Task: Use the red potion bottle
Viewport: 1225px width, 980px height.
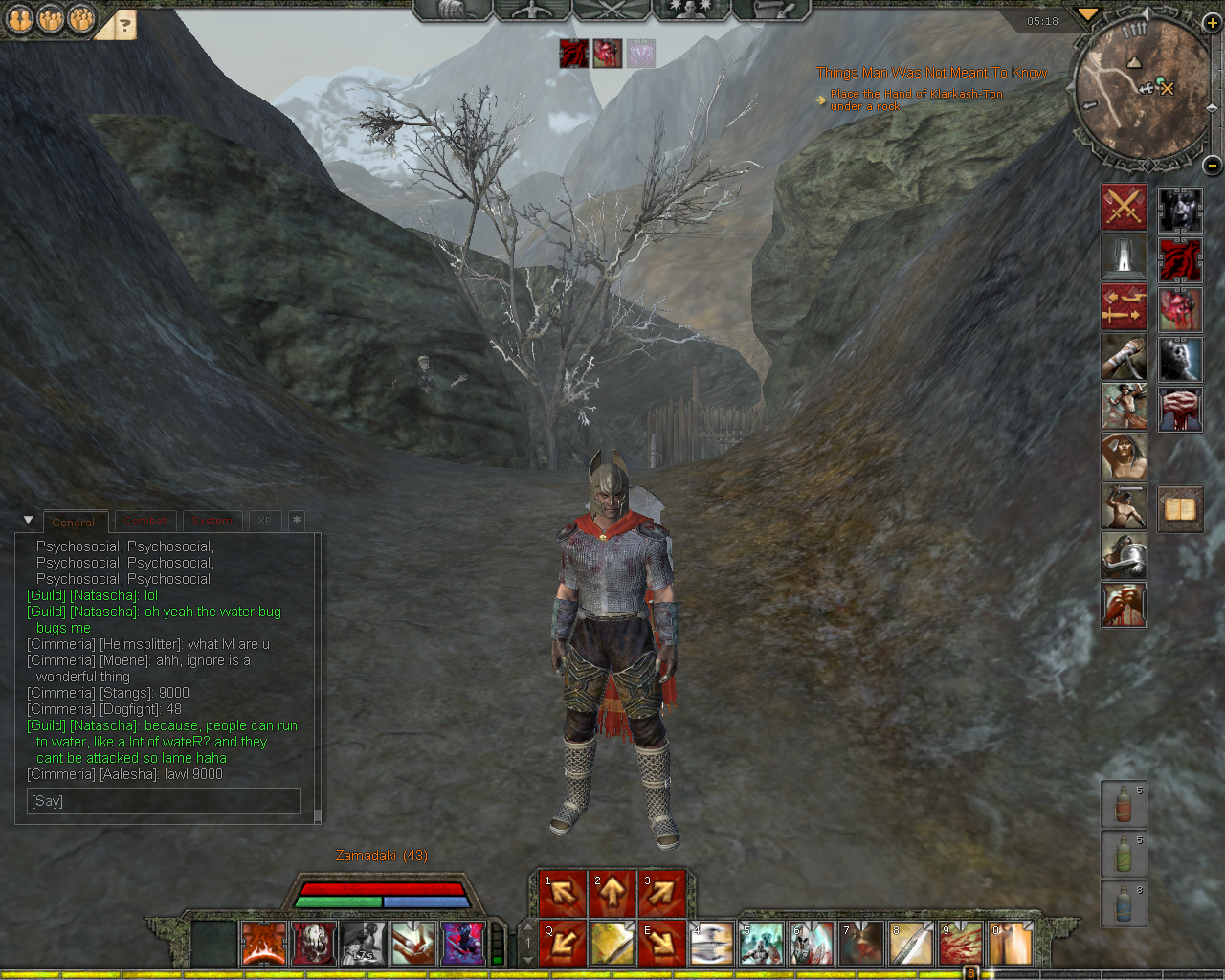Action: 1124,805
